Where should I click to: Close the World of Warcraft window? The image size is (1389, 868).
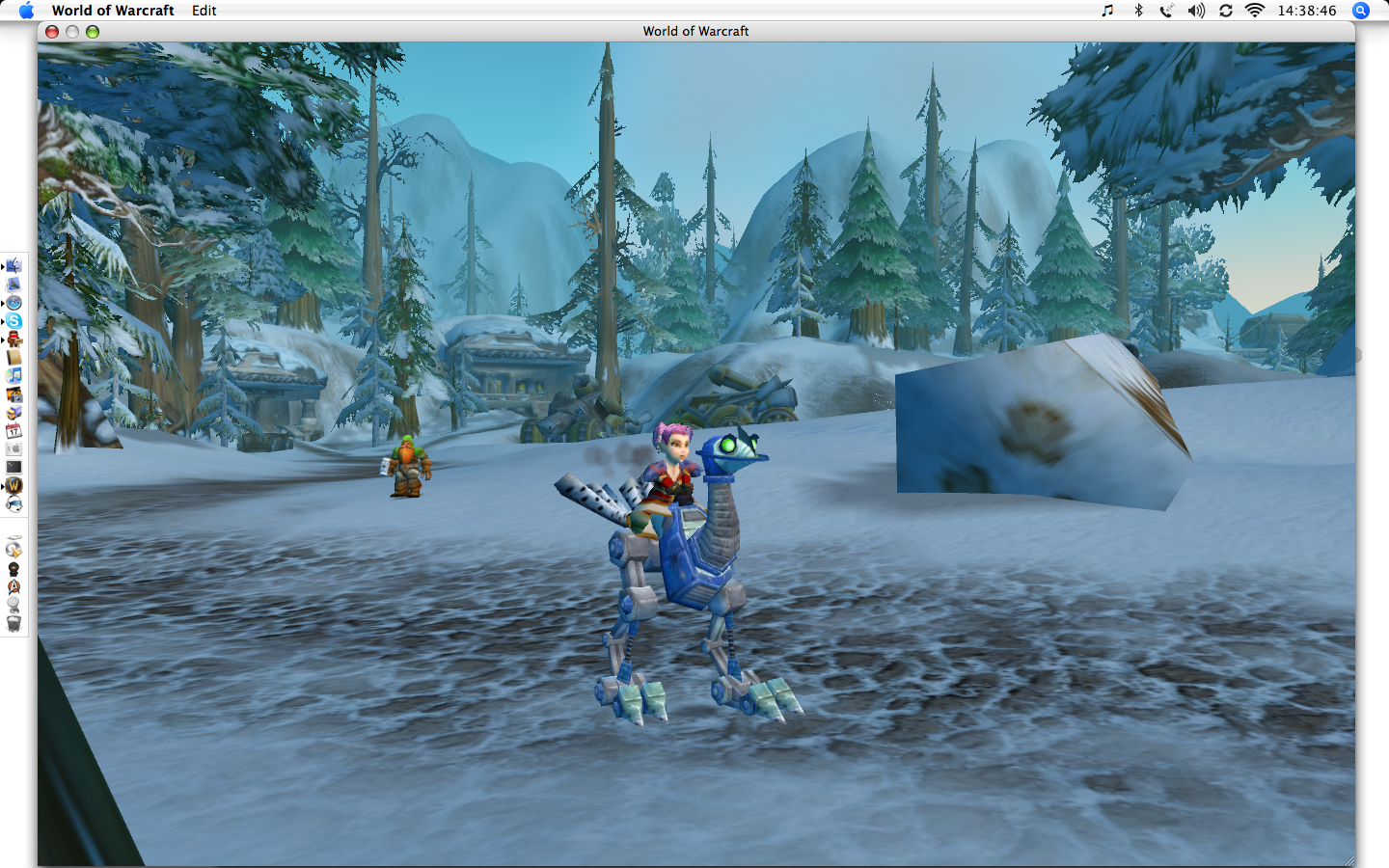(x=52, y=32)
